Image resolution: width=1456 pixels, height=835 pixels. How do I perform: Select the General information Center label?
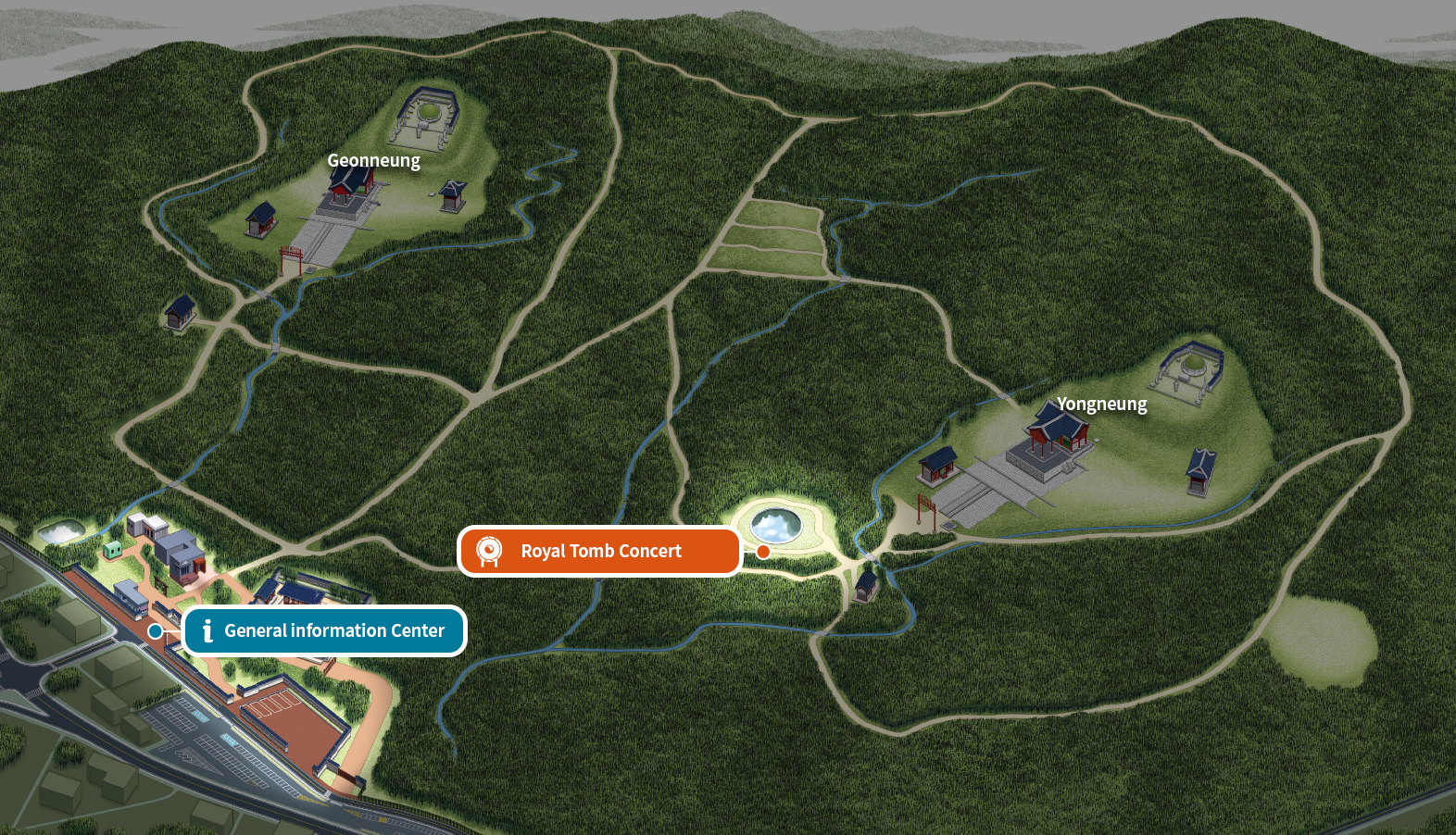click(325, 631)
